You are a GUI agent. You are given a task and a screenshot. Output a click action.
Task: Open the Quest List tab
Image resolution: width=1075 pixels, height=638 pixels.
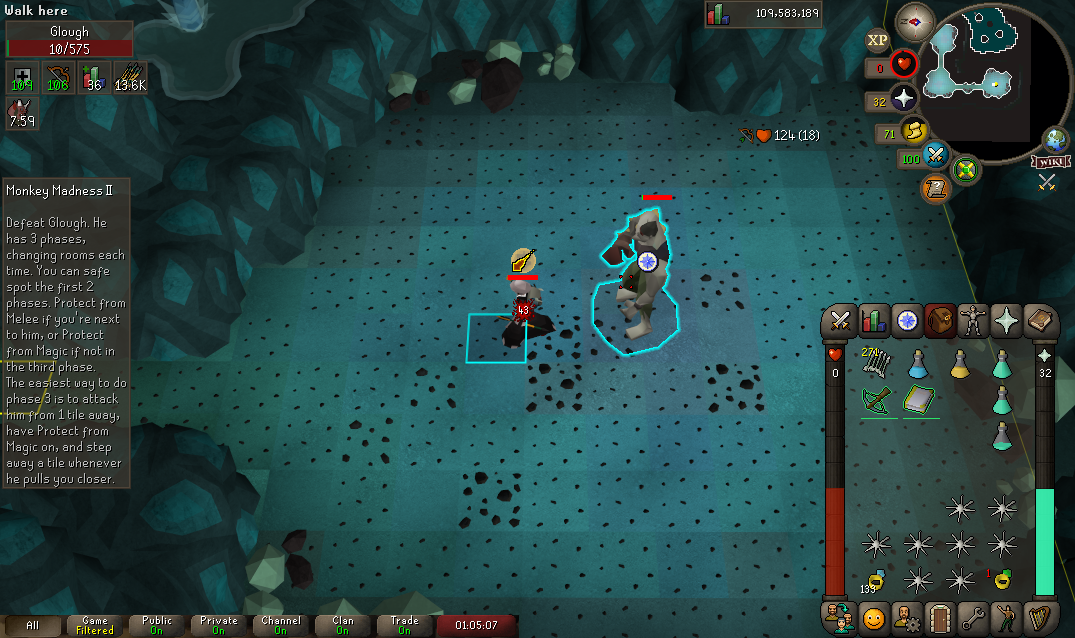pyautogui.click(x=907, y=320)
